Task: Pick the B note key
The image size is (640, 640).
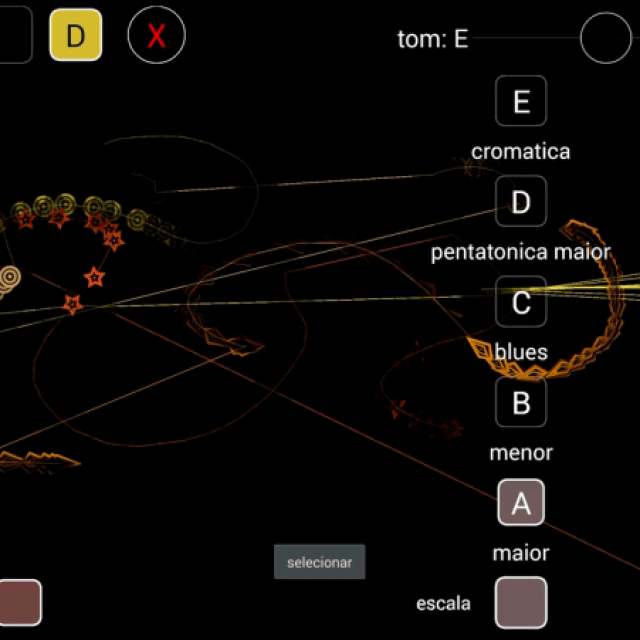Action: tap(521, 402)
